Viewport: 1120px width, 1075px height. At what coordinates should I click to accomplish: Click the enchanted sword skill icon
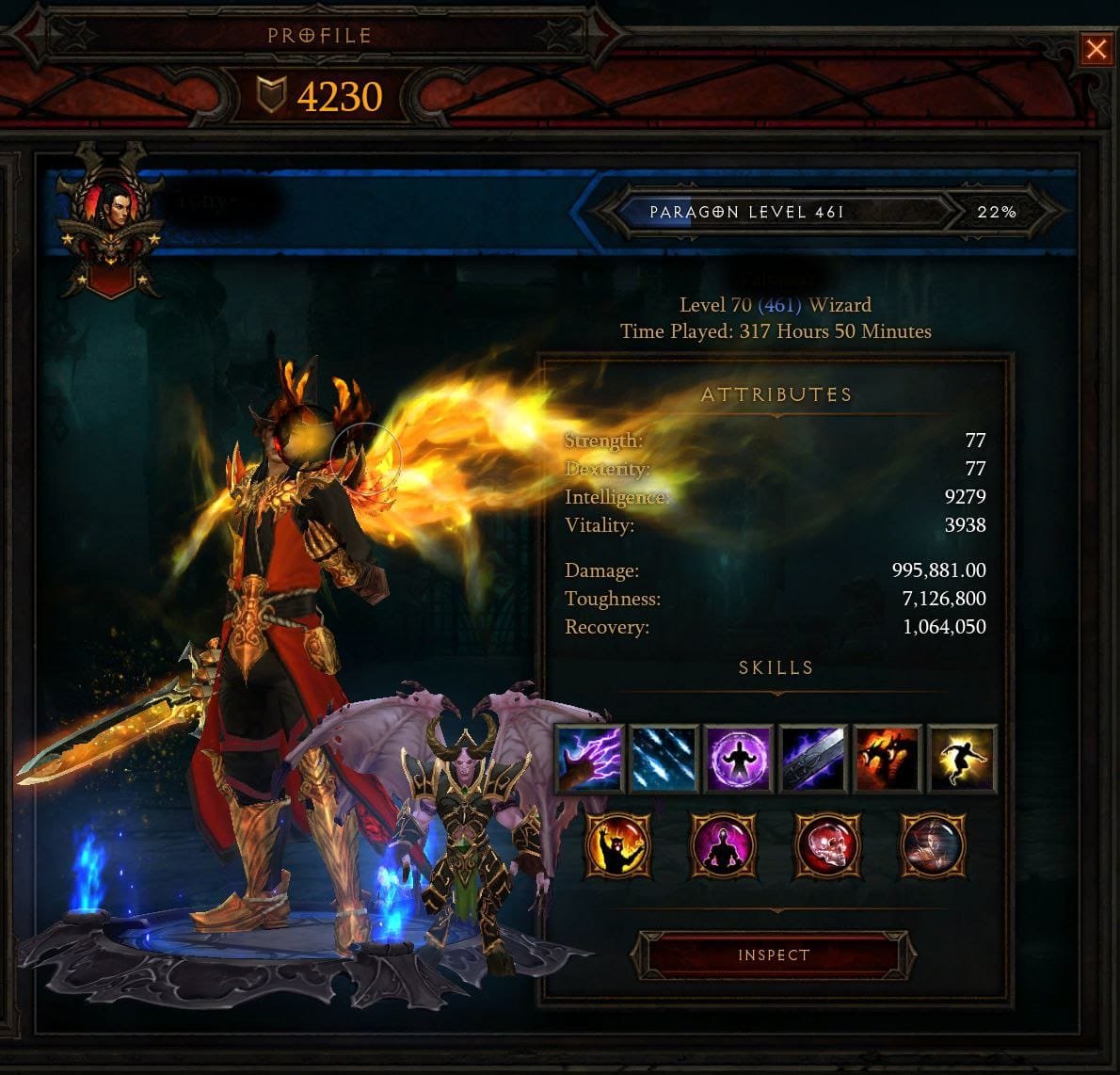click(812, 759)
